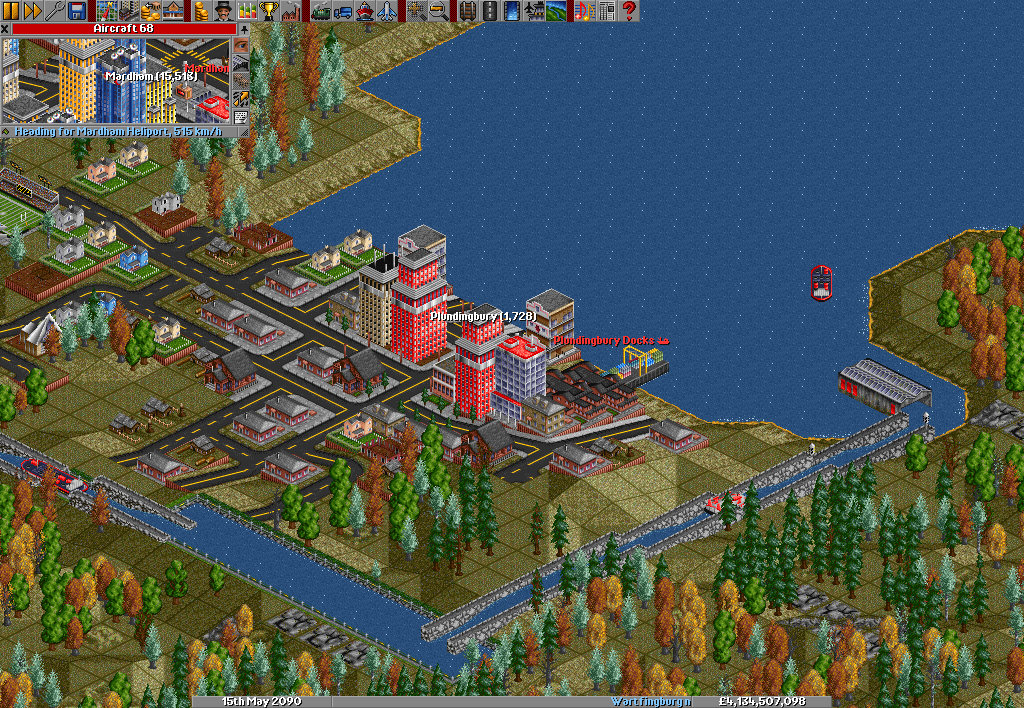This screenshot has width=1024, height=708.
Task: Open the ship list
Action: click(365, 11)
